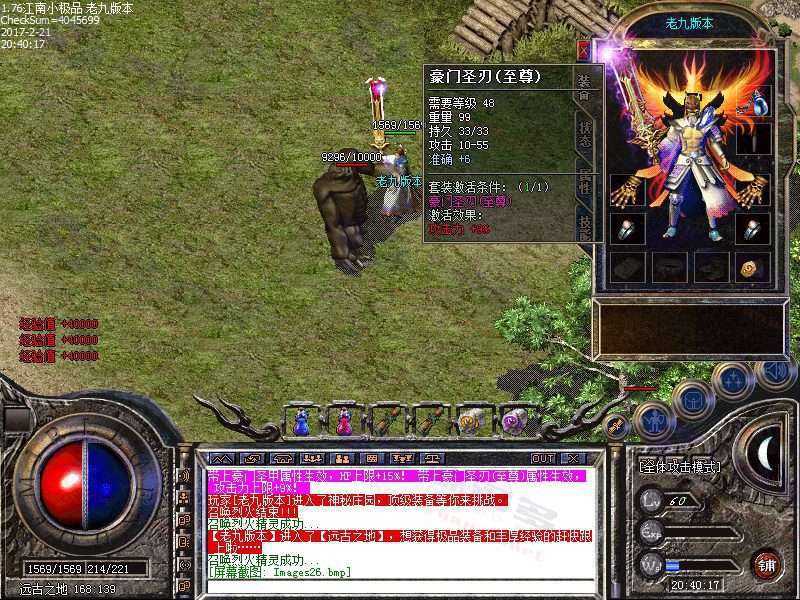The width and height of the screenshot is (800, 600).
Task: Click the OUT button above the chat
Action: (x=543, y=458)
